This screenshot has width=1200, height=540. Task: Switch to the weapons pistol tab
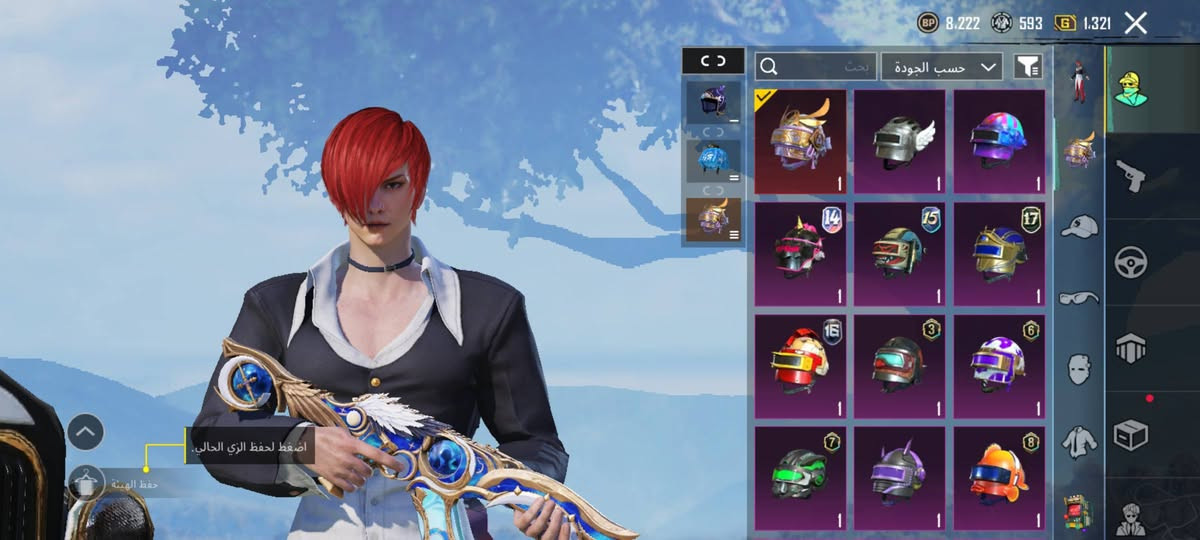1131,176
